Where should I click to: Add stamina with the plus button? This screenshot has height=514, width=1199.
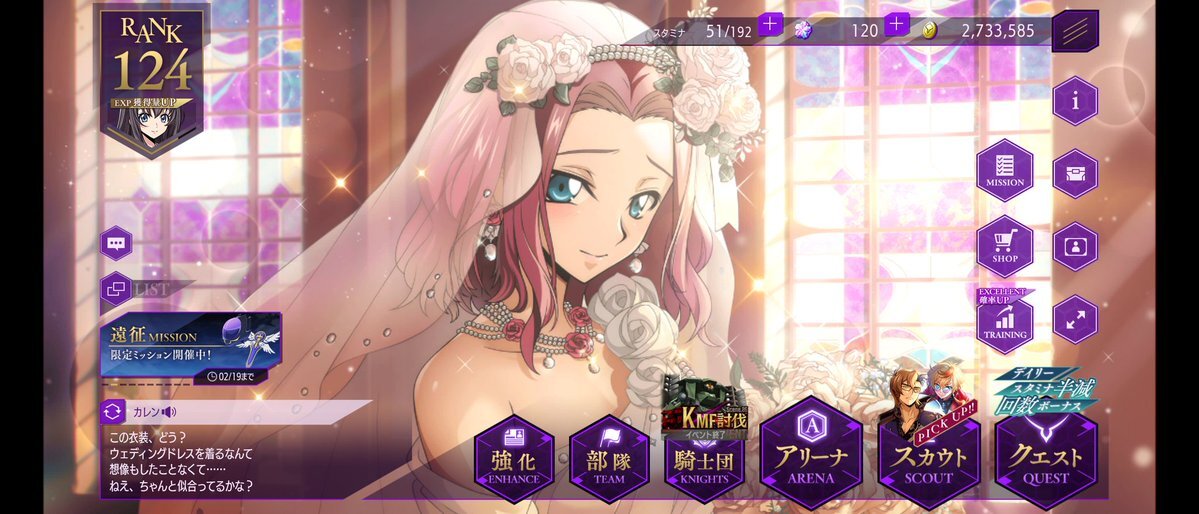[x=770, y=24]
